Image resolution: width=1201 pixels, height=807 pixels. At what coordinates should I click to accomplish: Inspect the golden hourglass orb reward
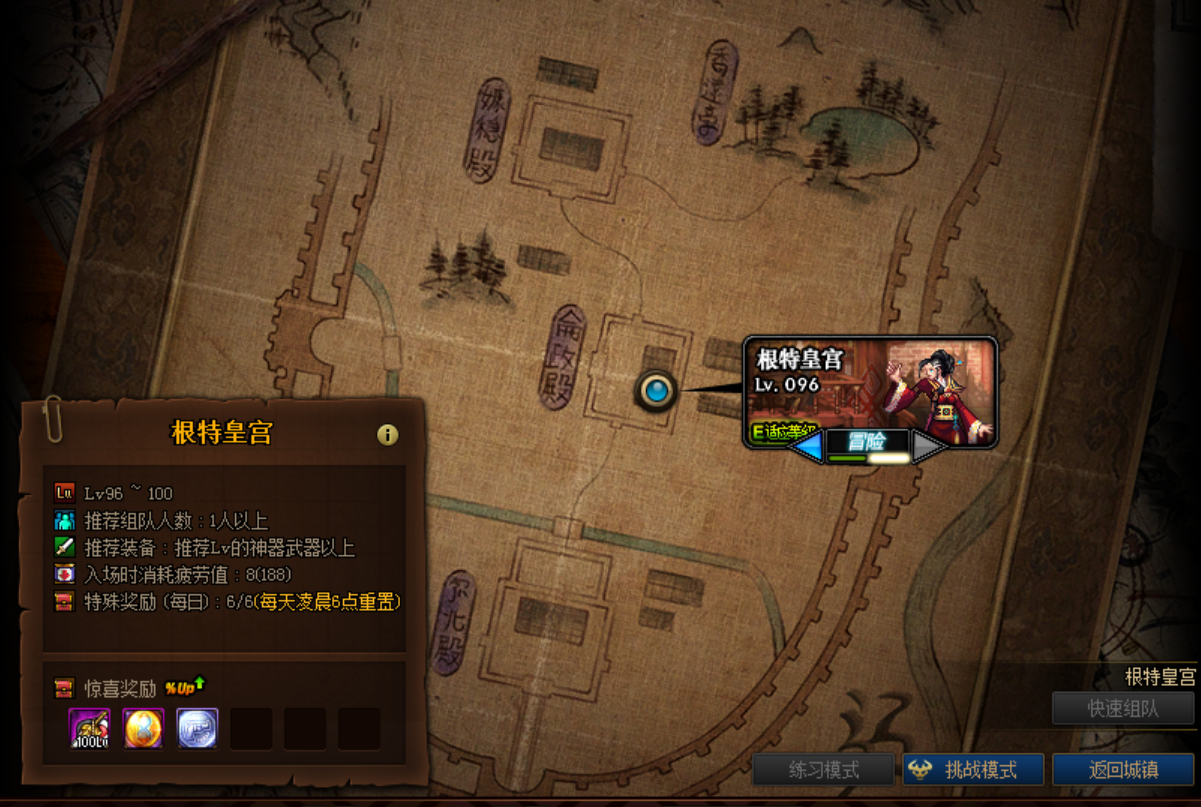[x=143, y=728]
